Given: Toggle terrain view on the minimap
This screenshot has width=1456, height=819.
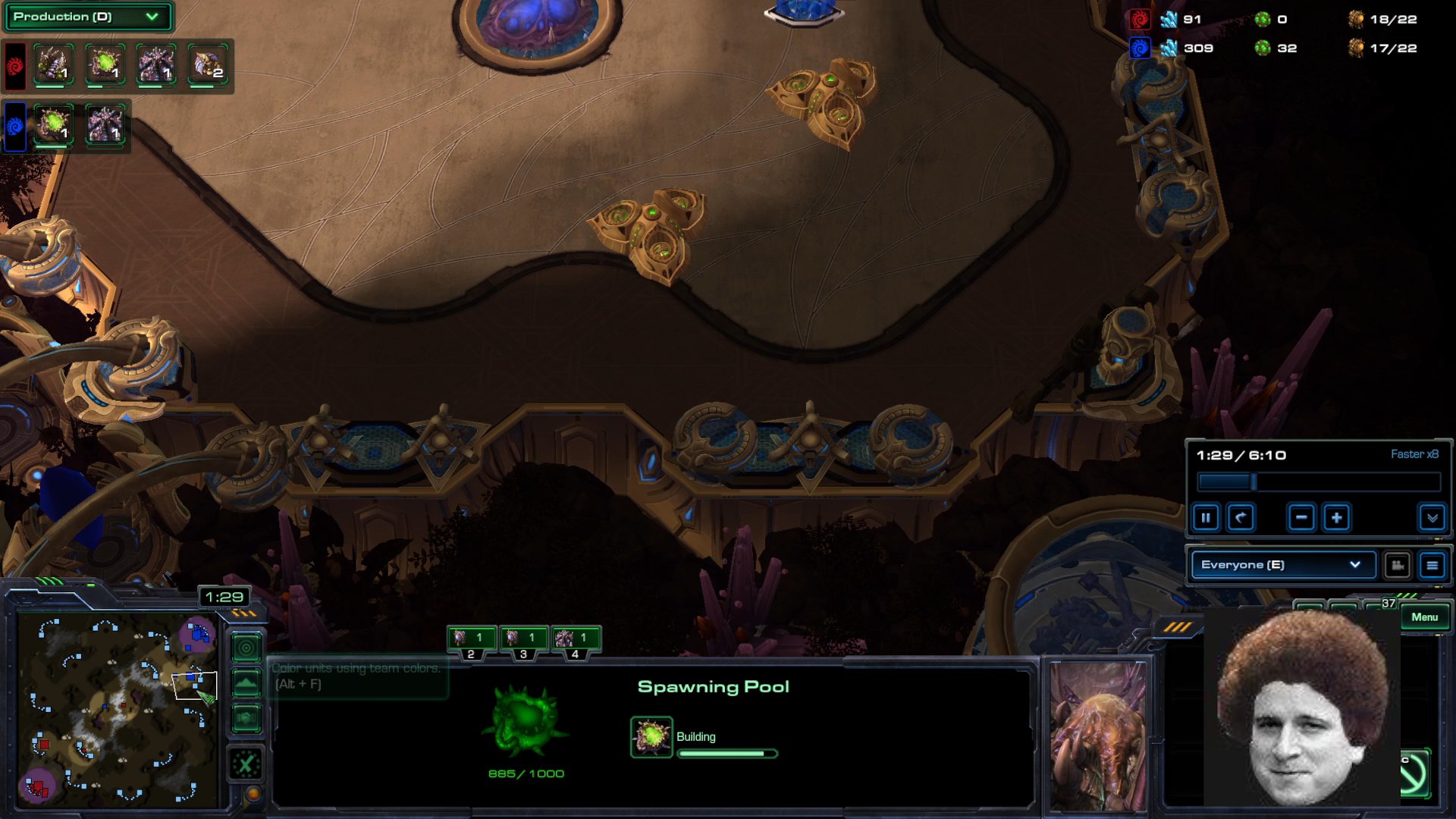Looking at the screenshot, I should click(x=246, y=684).
